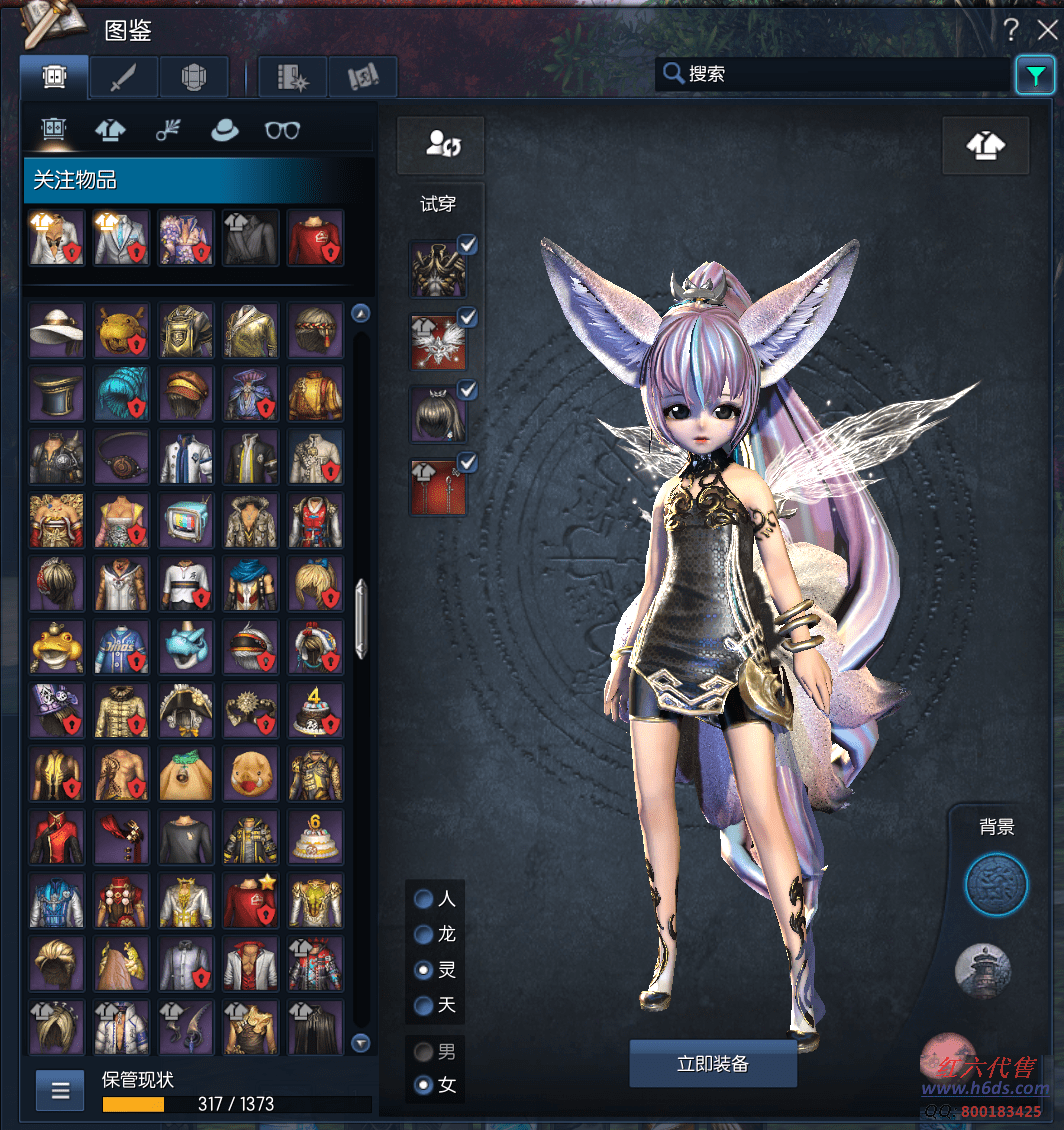
Task: Select the hat category icon
Action: (x=224, y=130)
